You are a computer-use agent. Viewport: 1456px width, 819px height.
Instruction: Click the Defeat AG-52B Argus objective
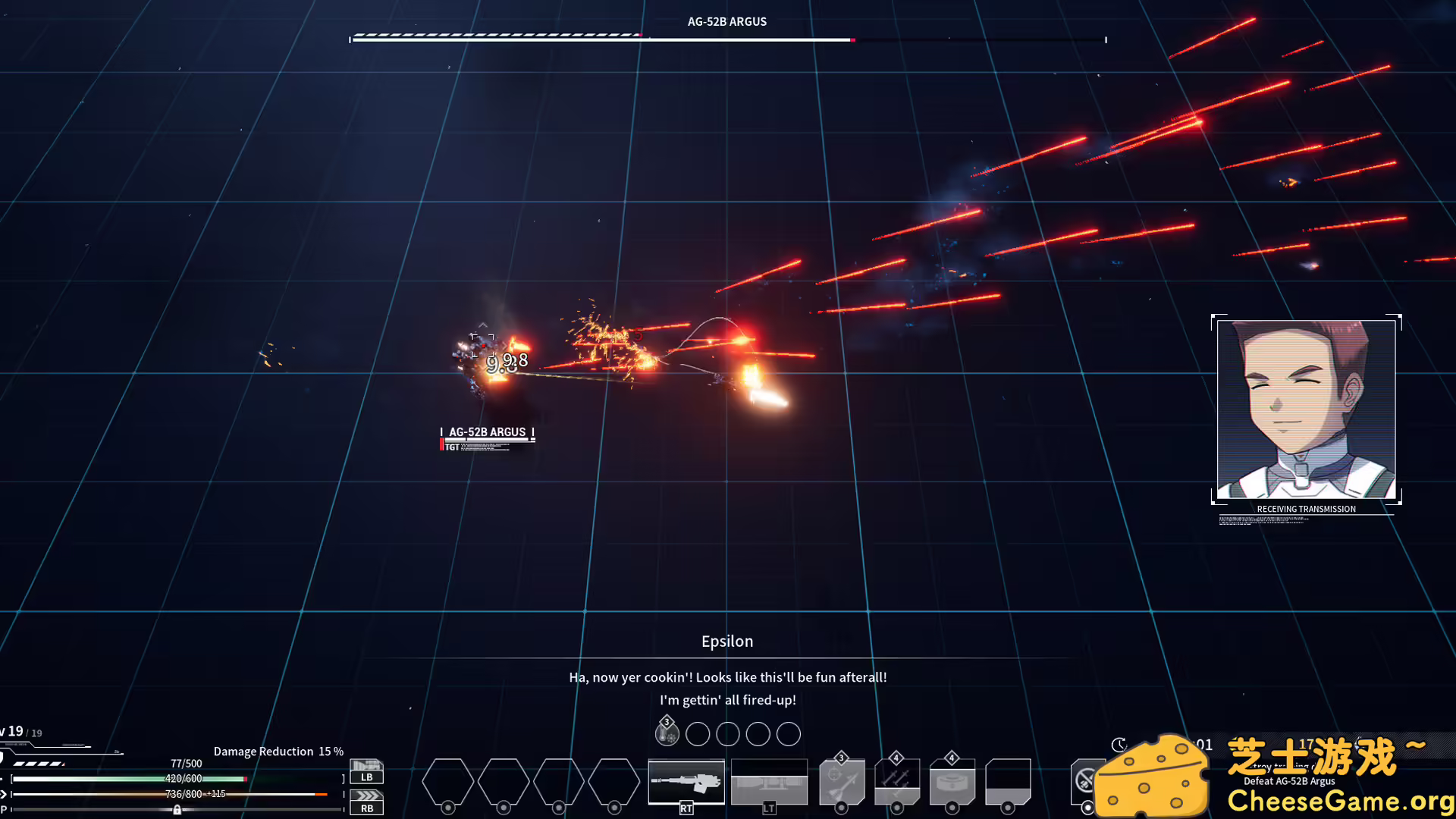pyautogui.click(x=1289, y=781)
